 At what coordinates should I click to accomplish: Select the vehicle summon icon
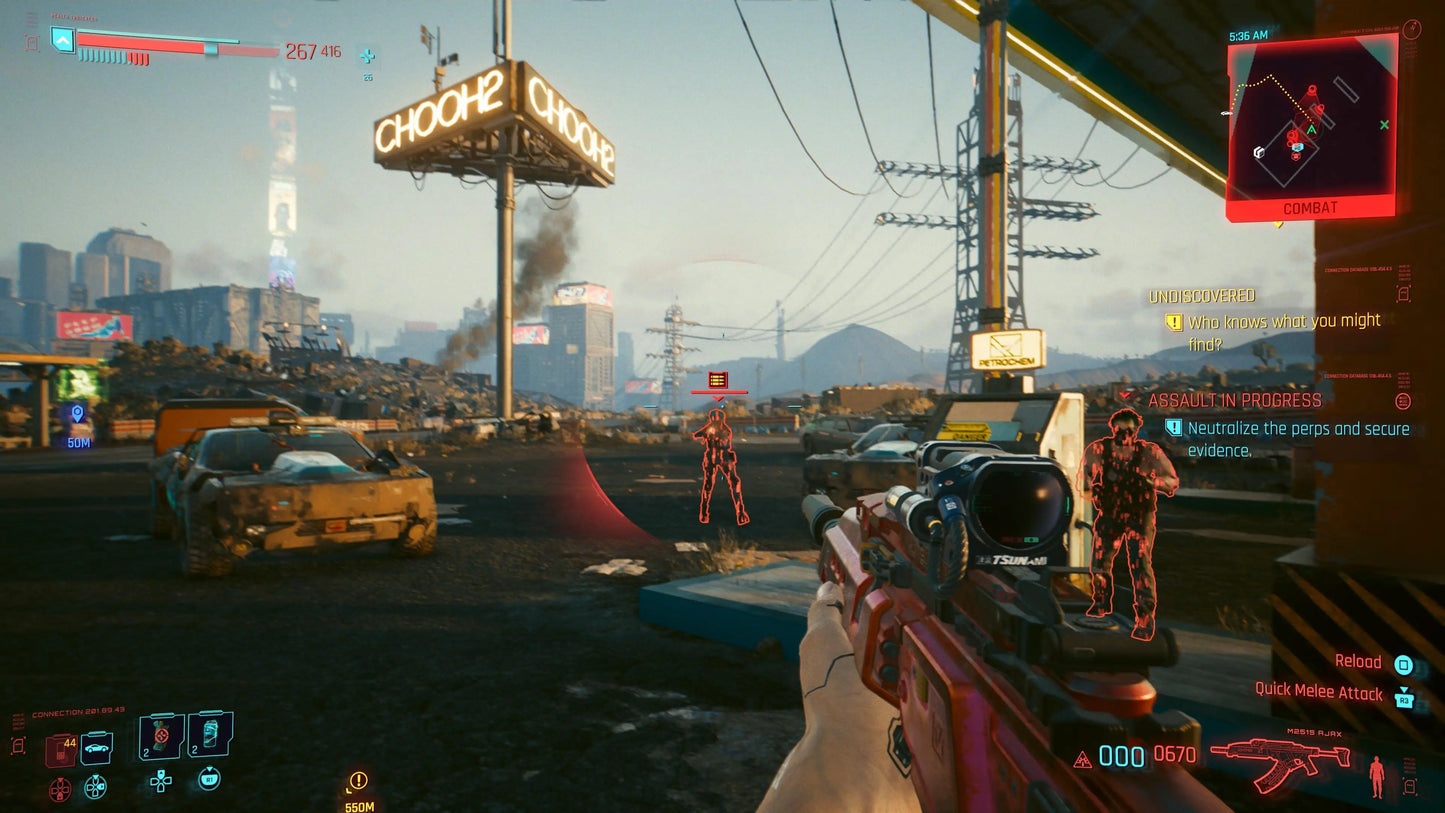96,748
